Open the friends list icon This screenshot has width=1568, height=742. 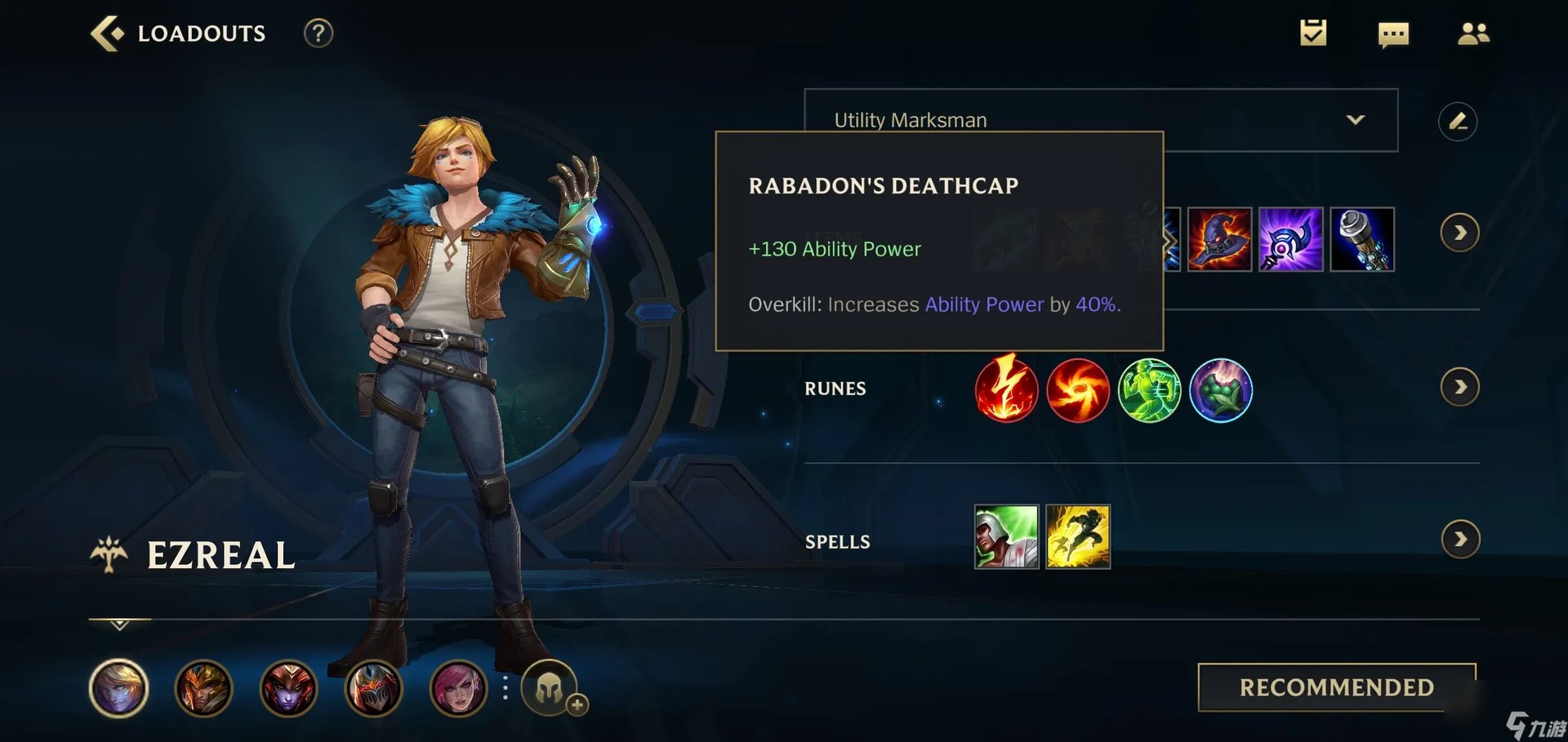pyautogui.click(x=1473, y=33)
